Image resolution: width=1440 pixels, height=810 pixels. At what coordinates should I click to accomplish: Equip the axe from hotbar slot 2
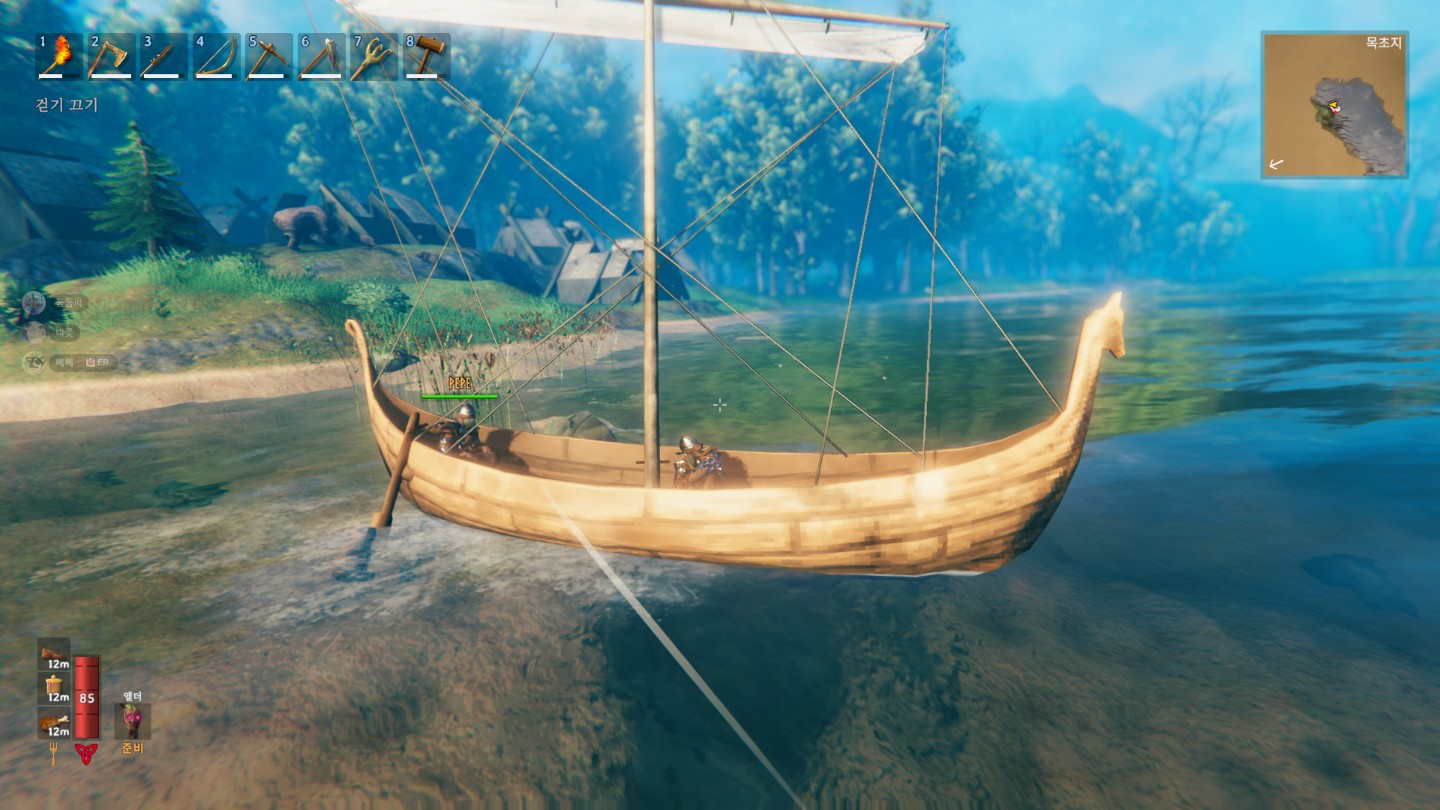tap(111, 56)
